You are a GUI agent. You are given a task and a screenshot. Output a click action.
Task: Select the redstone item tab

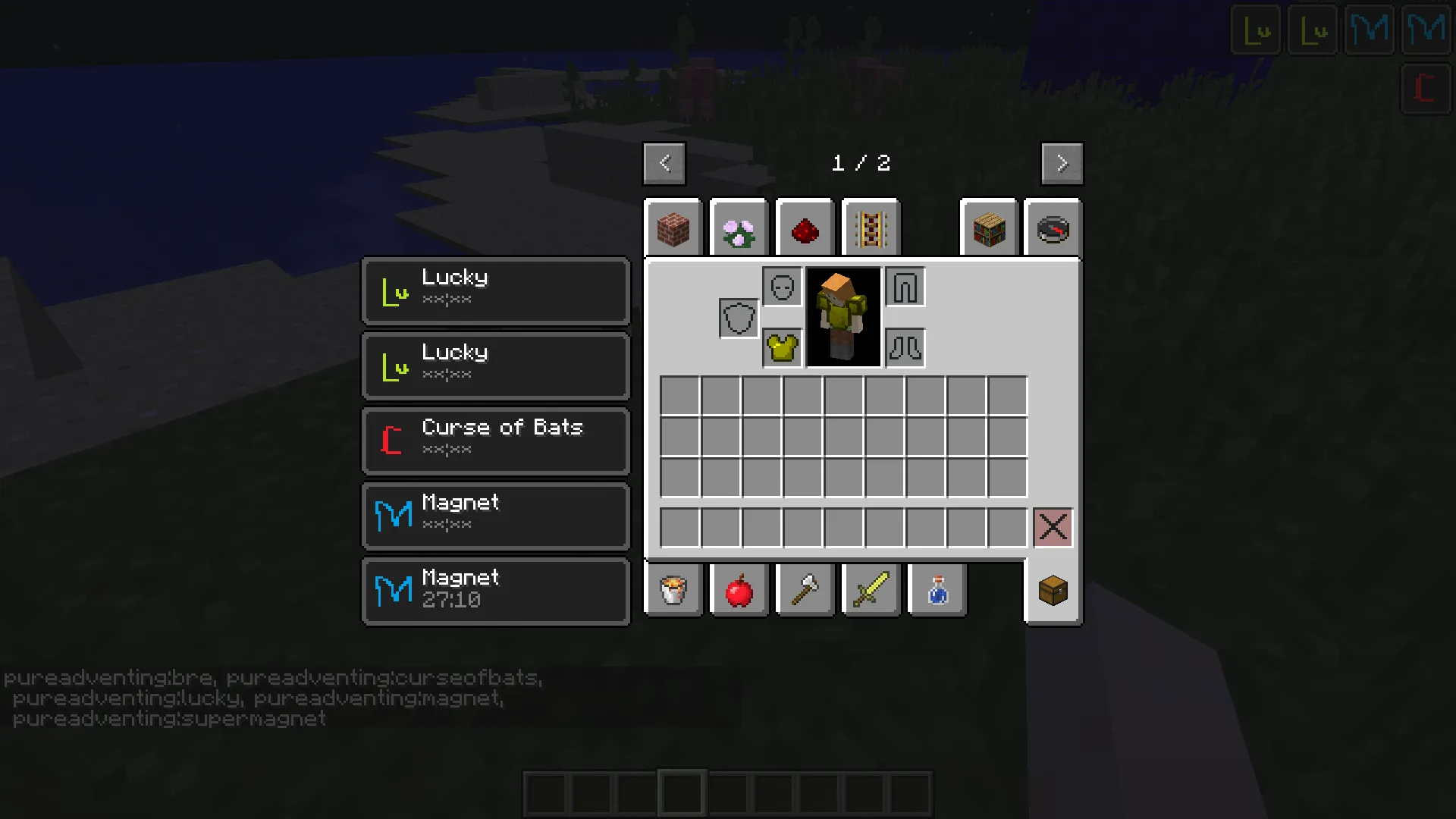(804, 227)
